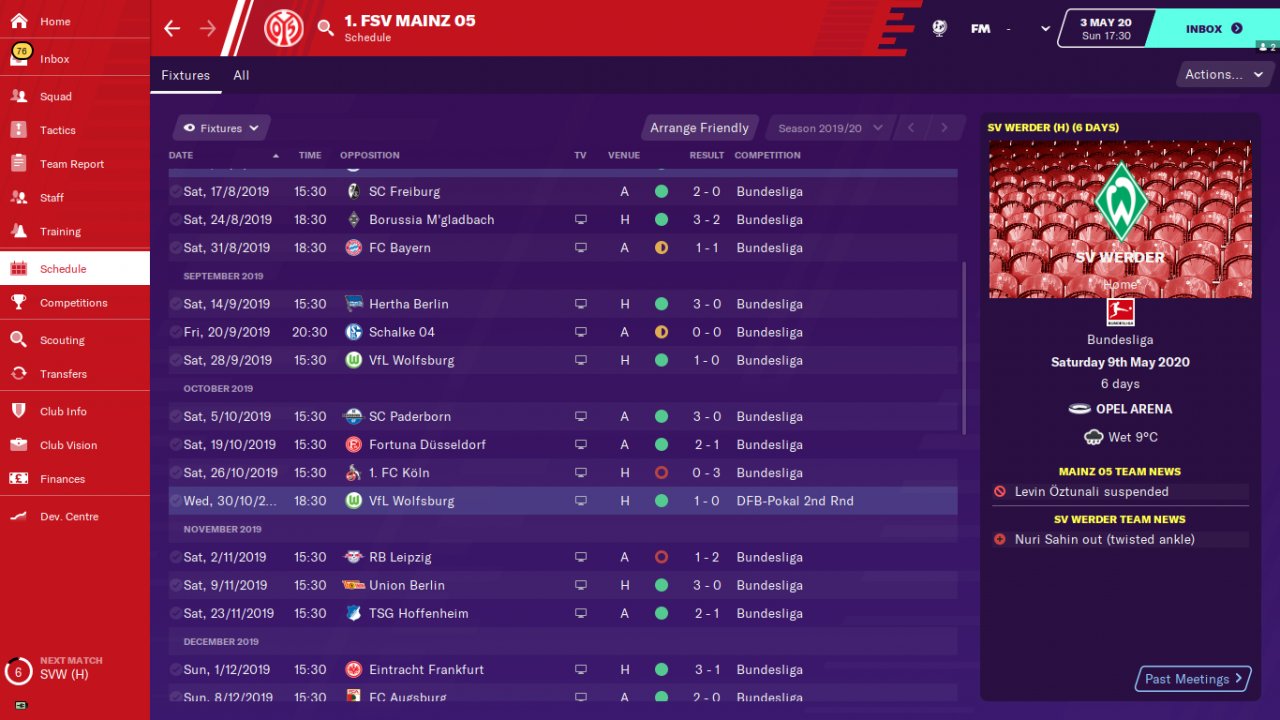
Task: Open the Finances page
Action: click(x=62, y=479)
